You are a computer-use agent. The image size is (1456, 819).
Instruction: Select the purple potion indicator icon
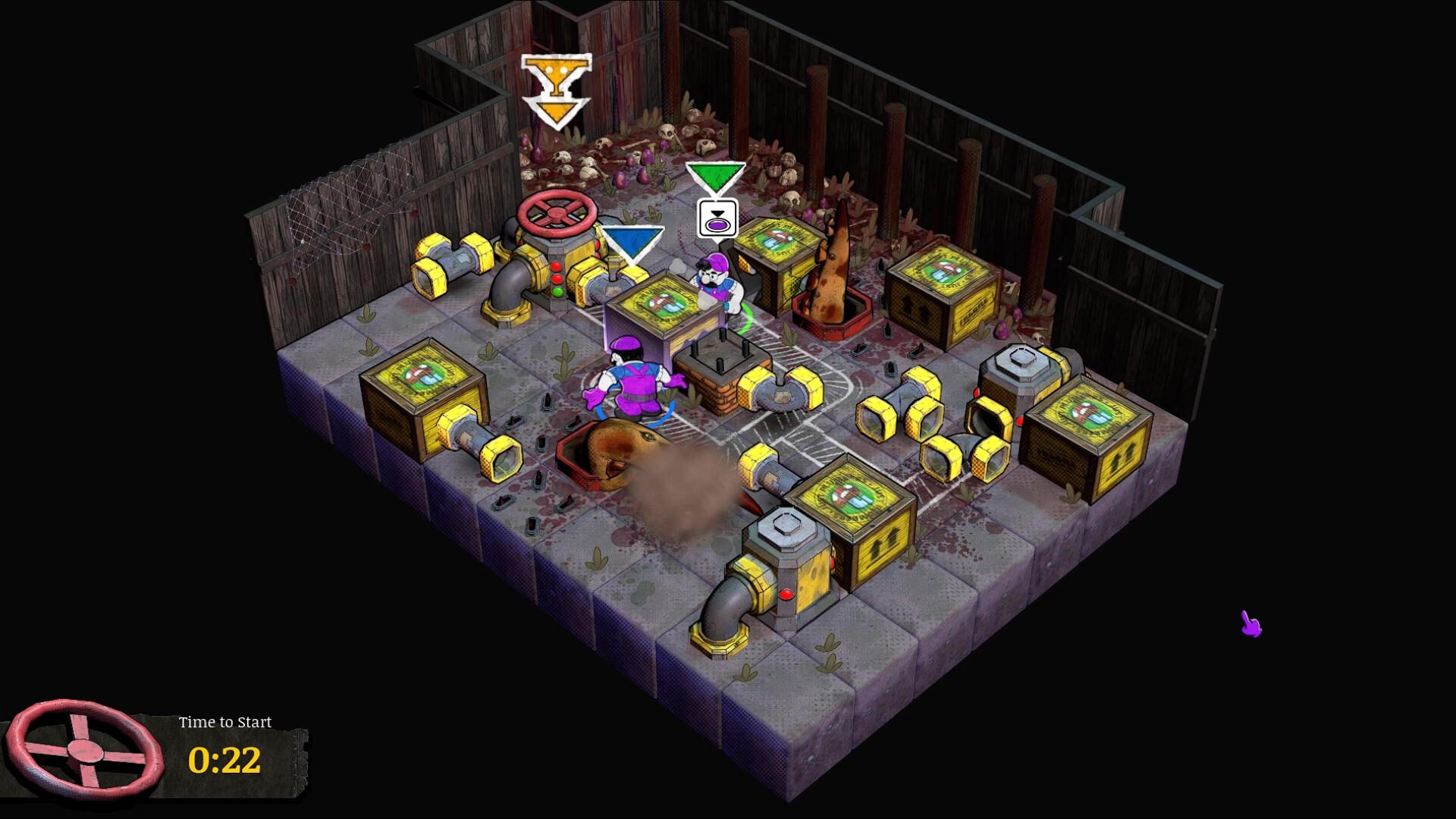(x=717, y=224)
